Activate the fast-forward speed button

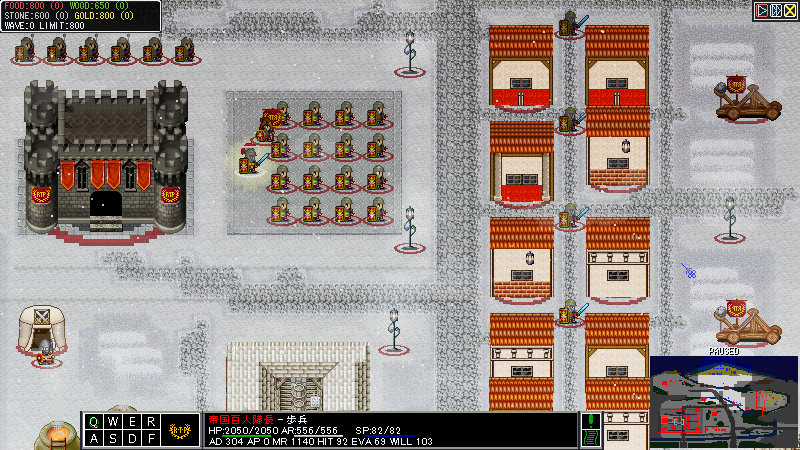(775, 10)
